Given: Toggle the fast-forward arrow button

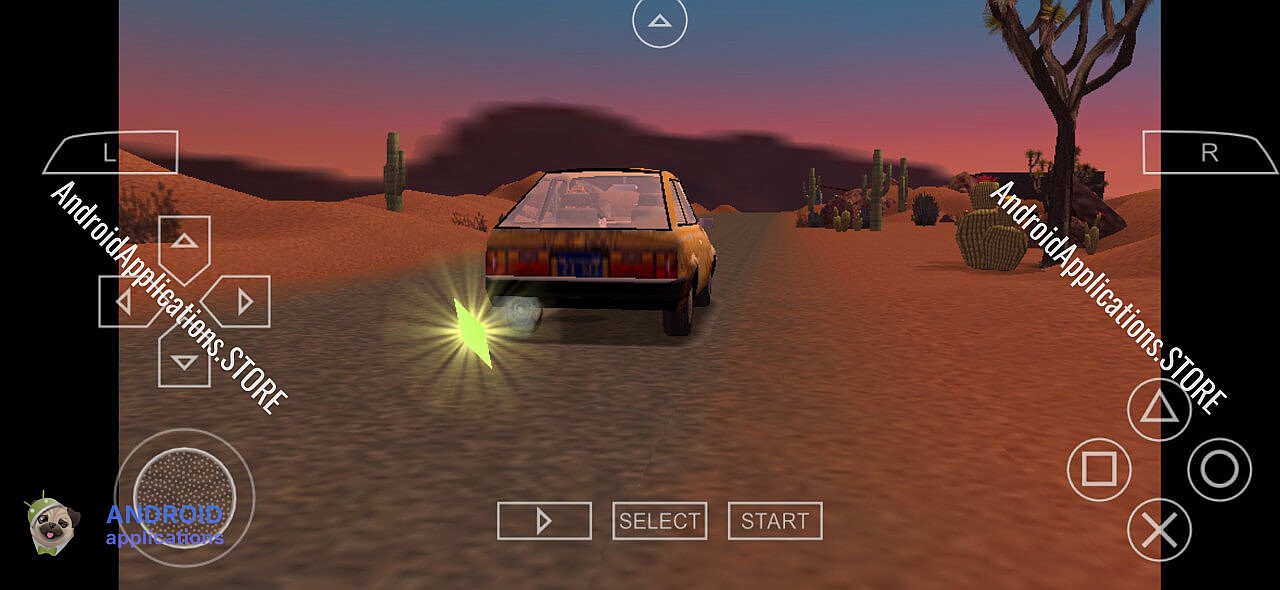Looking at the screenshot, I should 544,521.
